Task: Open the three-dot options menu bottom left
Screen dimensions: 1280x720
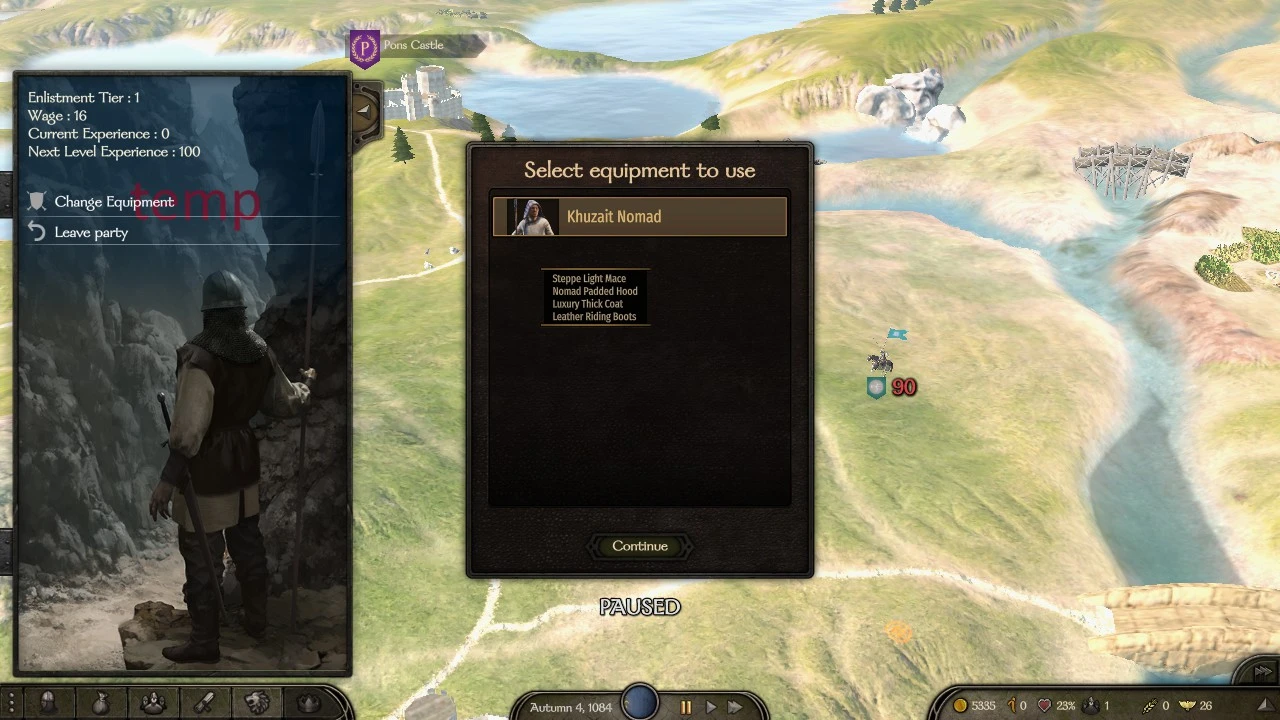Action: 12,703
